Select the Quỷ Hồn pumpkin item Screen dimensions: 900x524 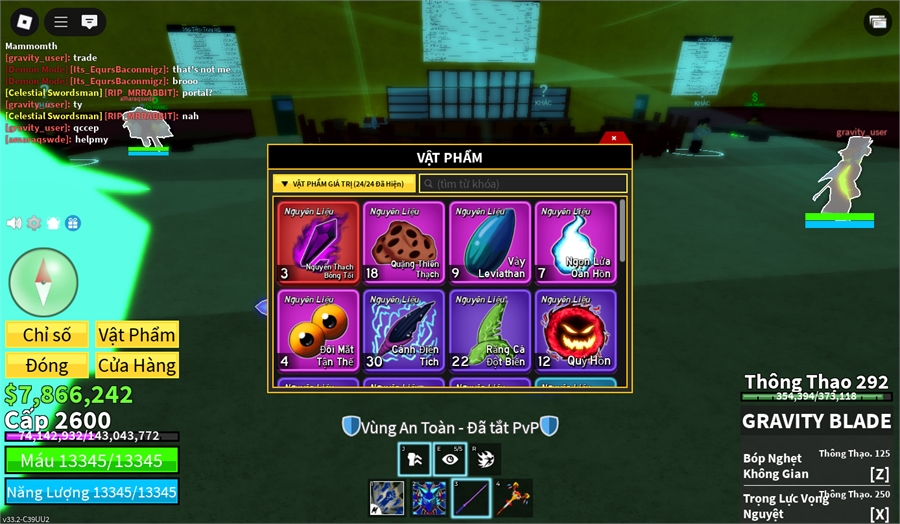coord(575,330)
